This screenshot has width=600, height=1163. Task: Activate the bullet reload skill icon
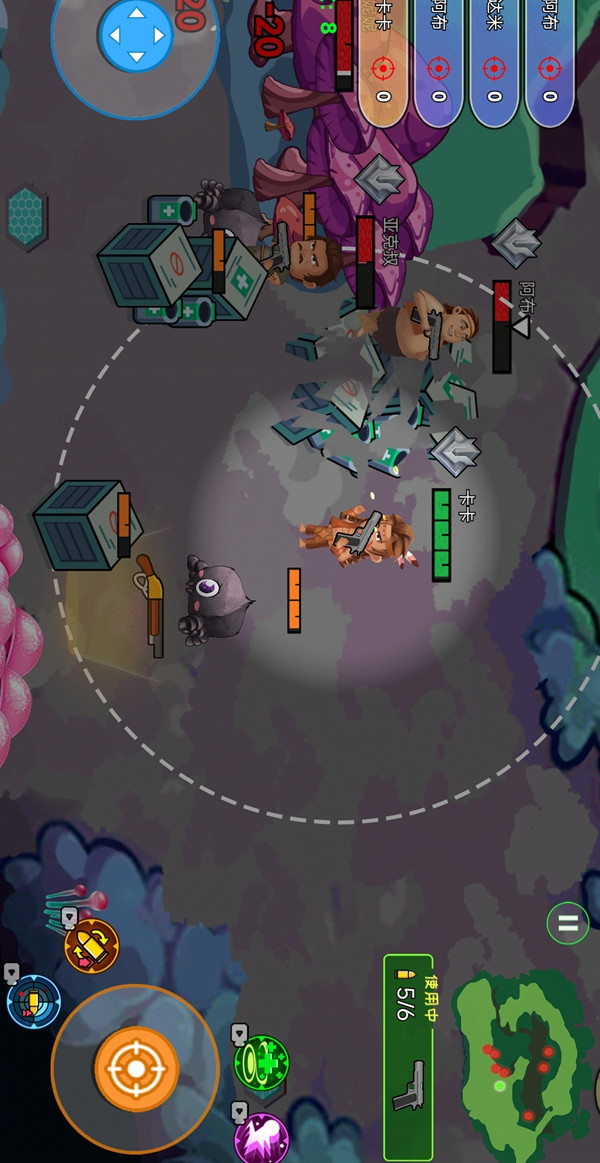[91, 946]
